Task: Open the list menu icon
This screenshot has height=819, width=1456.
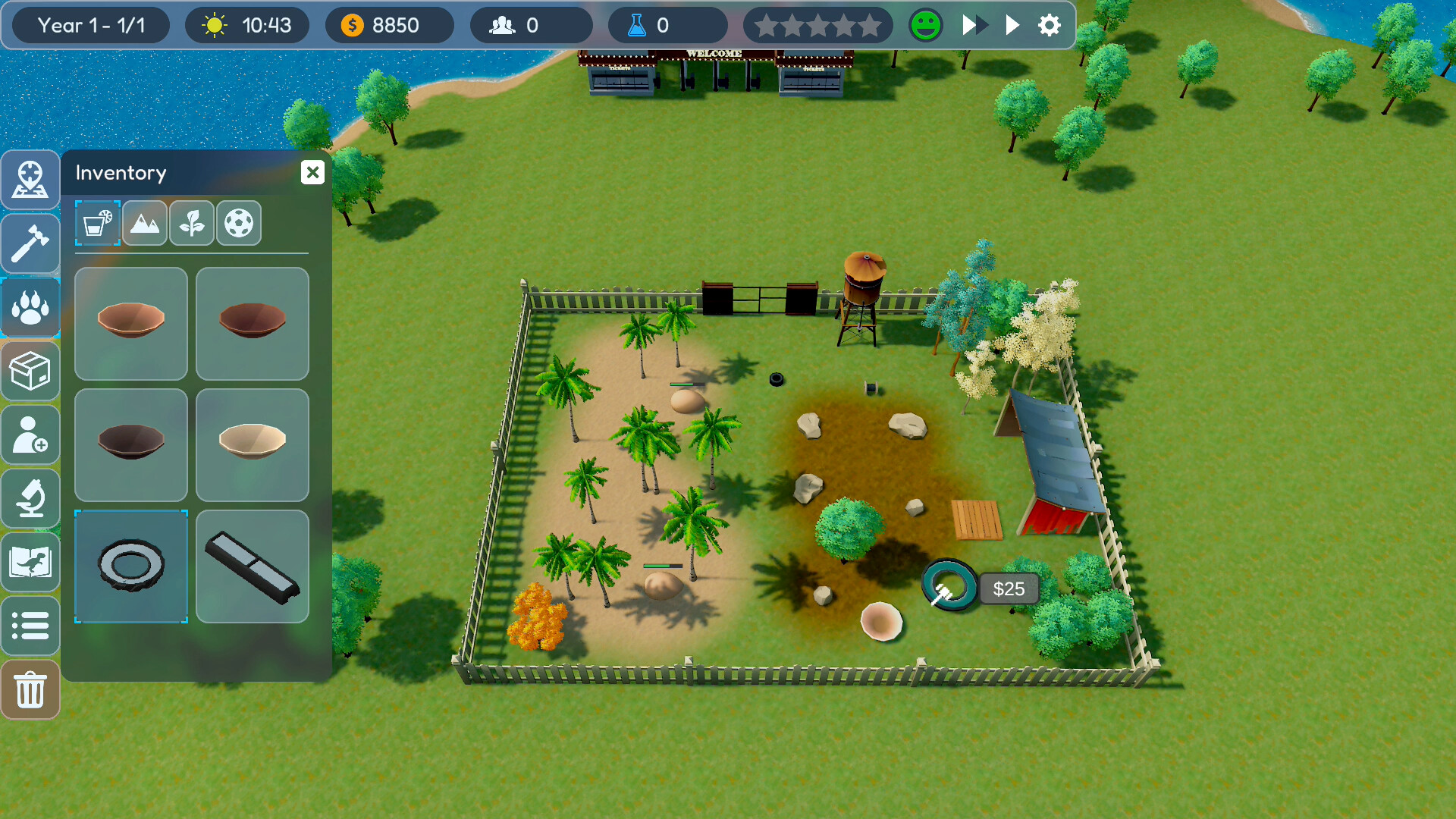Action: click(30, 626)
